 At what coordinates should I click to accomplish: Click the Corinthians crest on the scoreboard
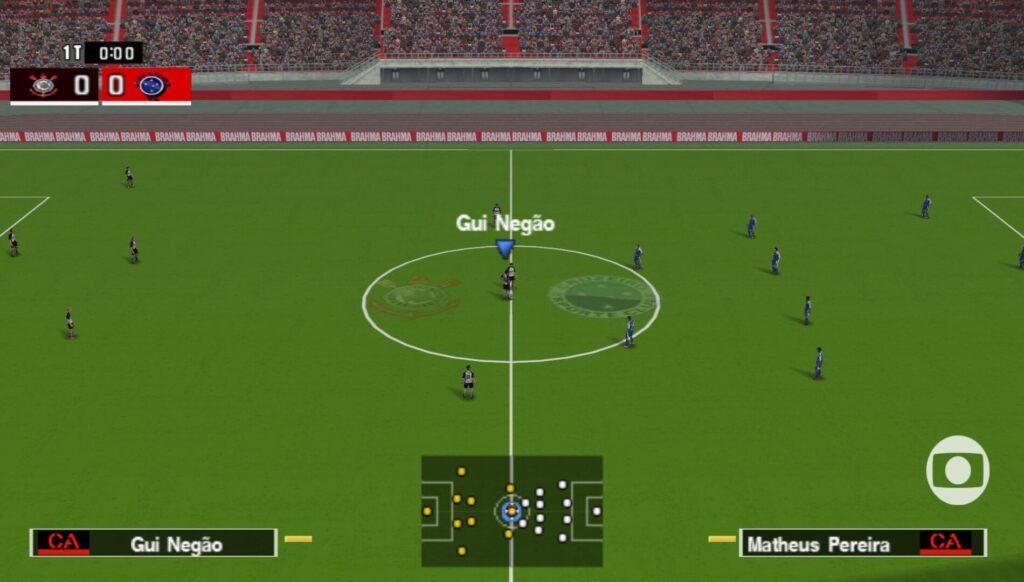[x=43, y=85]
